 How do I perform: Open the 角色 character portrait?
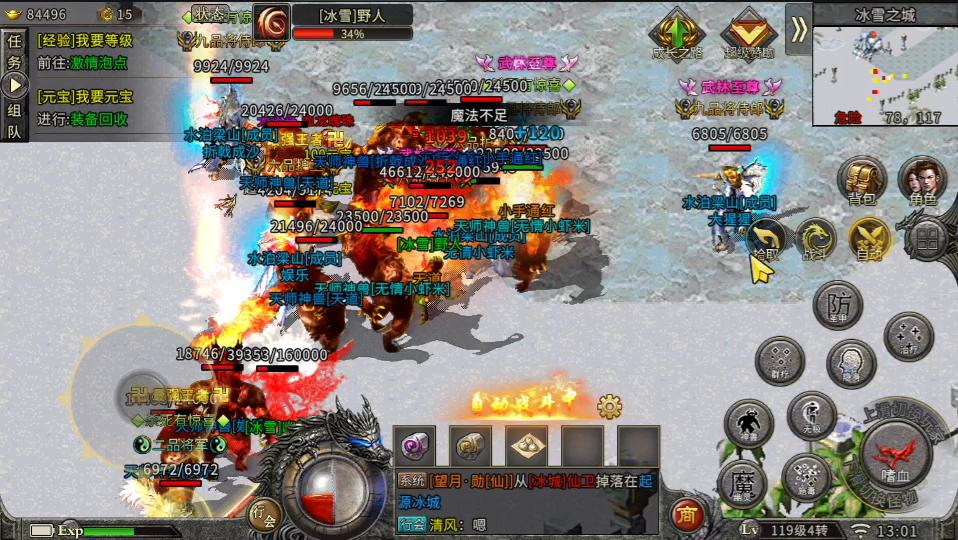click(x=921, y=182)
